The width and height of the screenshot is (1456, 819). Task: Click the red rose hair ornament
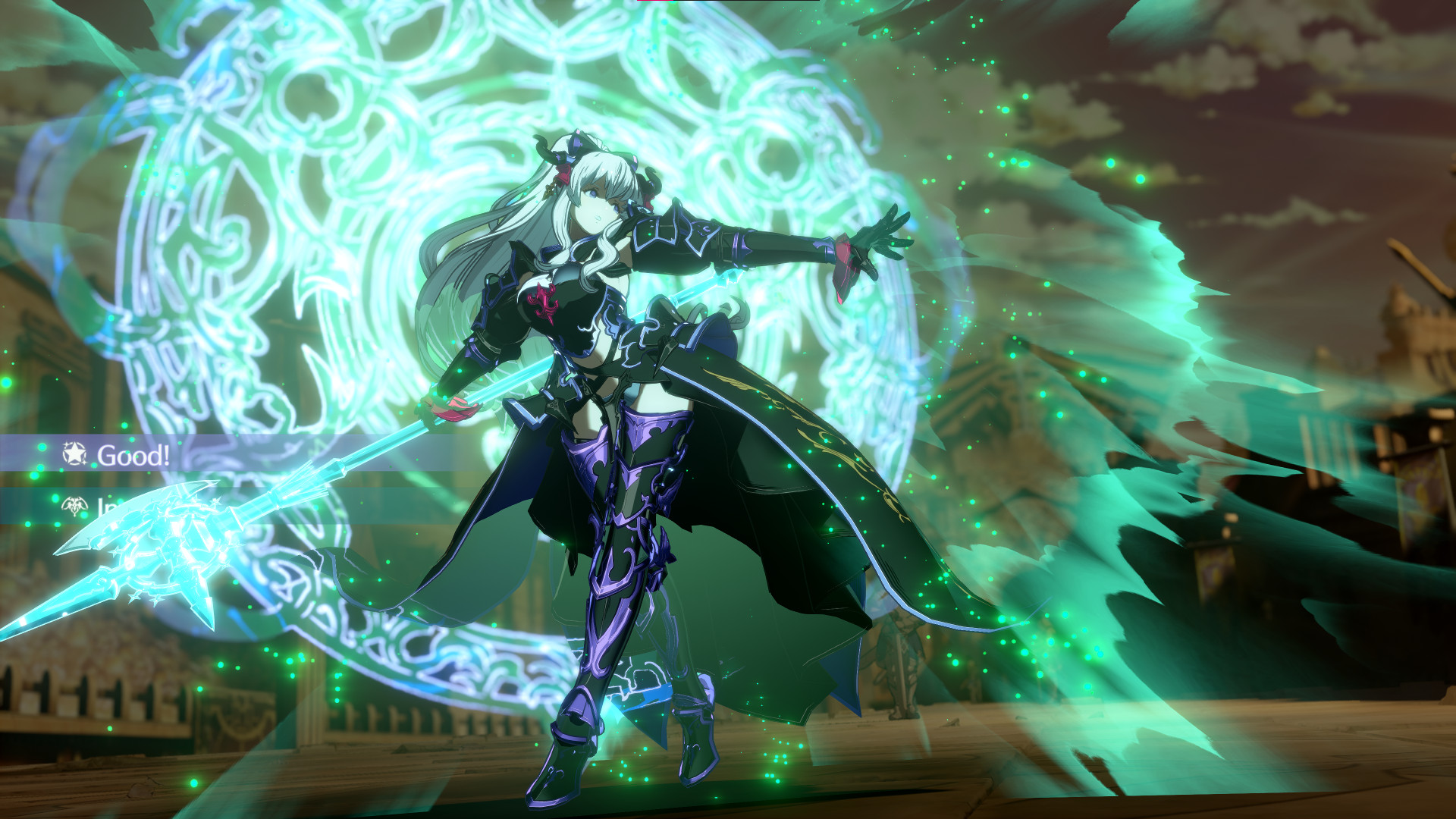pos(563,174)
